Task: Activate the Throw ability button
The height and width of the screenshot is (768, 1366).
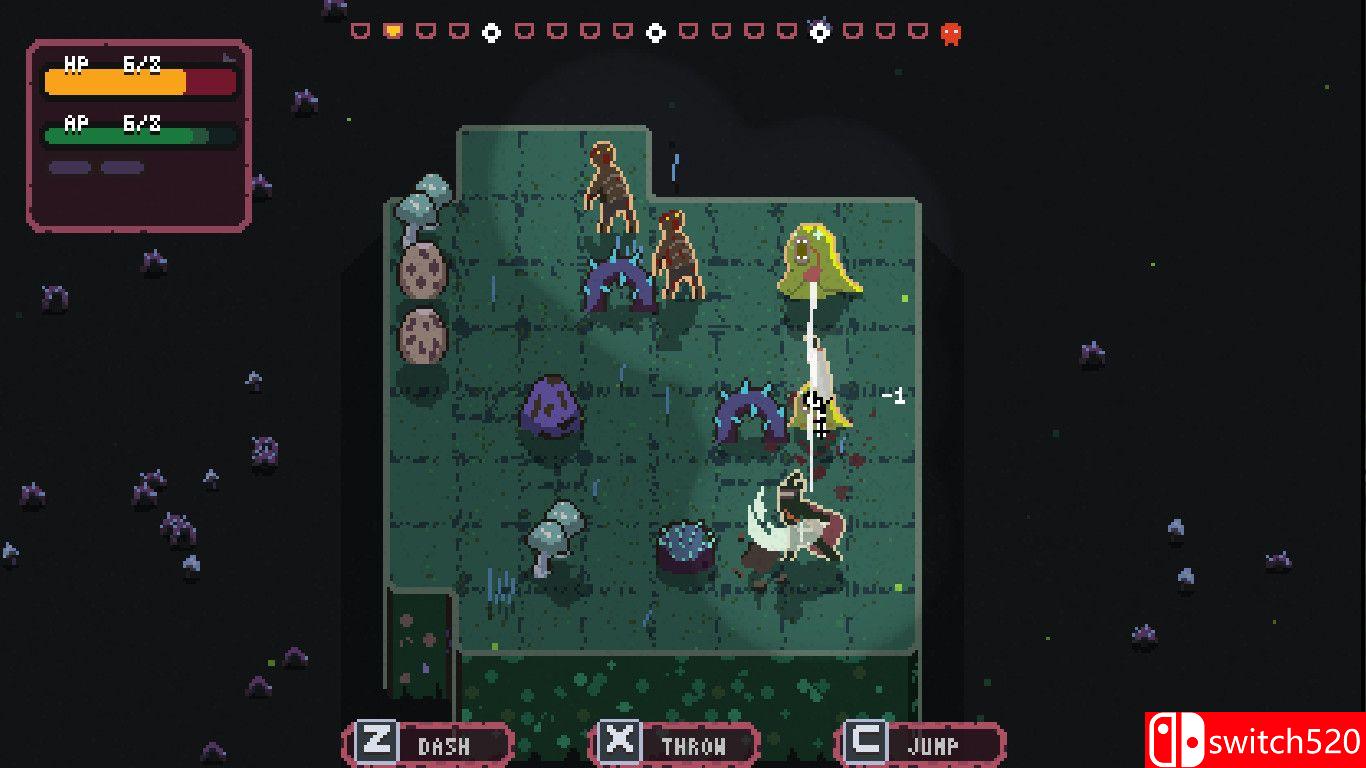Action: [x=674, y=744]
